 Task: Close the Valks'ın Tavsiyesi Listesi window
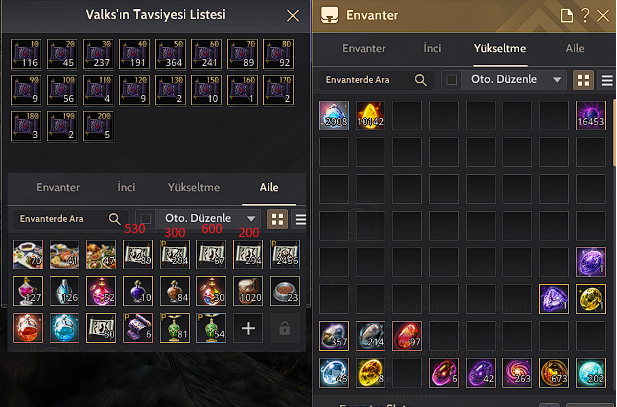pyautogui.click(x=292, y=15)
